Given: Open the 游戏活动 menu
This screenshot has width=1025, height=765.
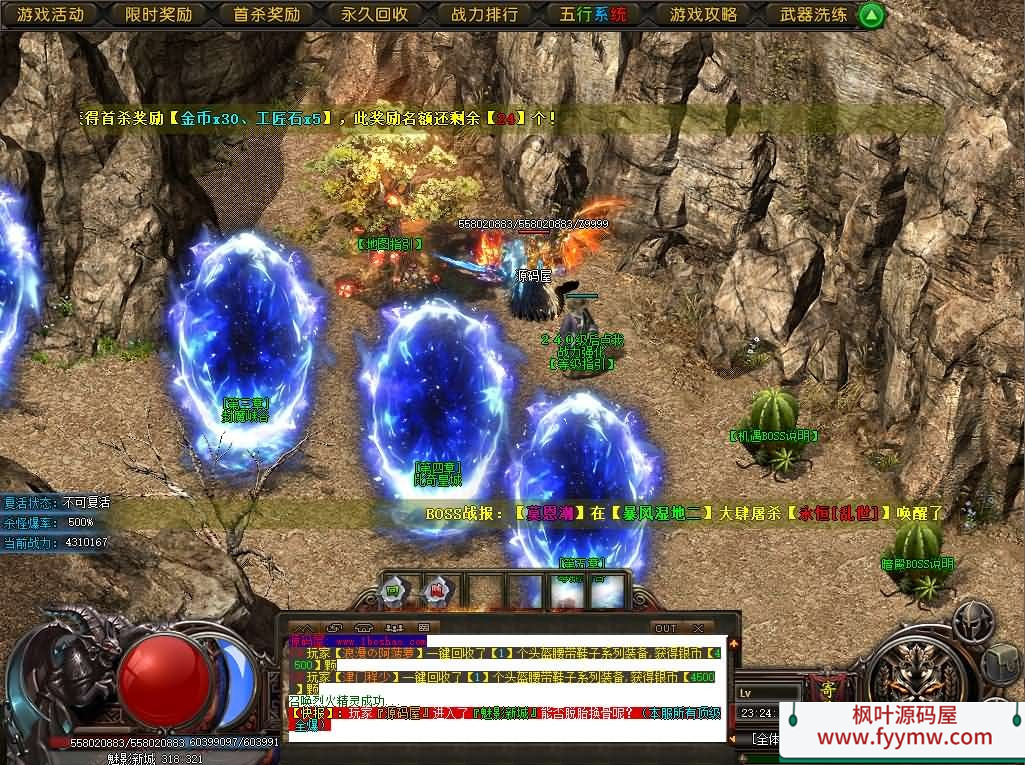Looking at the screenshot, I should tap(51, 15).
